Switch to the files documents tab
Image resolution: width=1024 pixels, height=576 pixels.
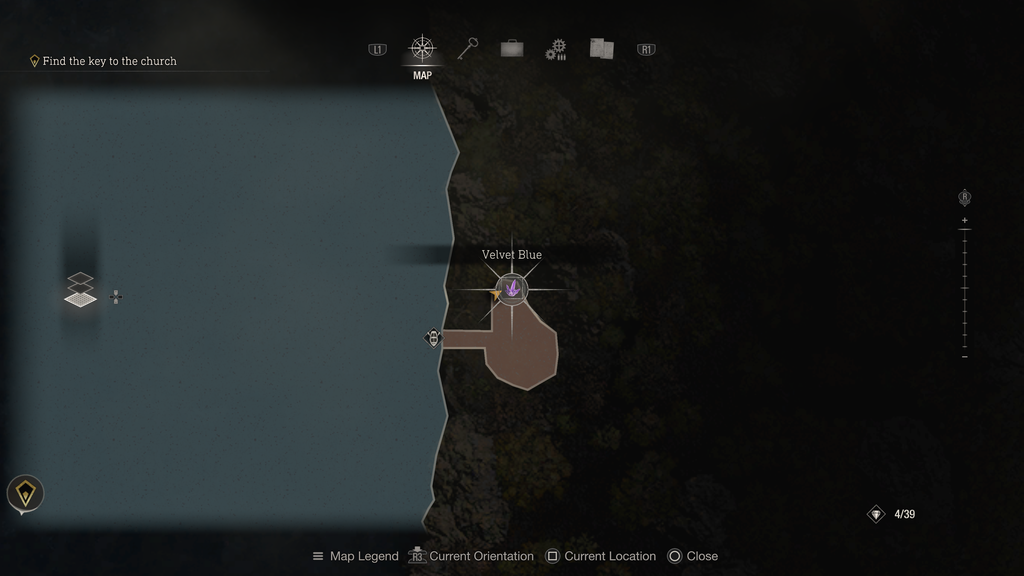(601, 49)
